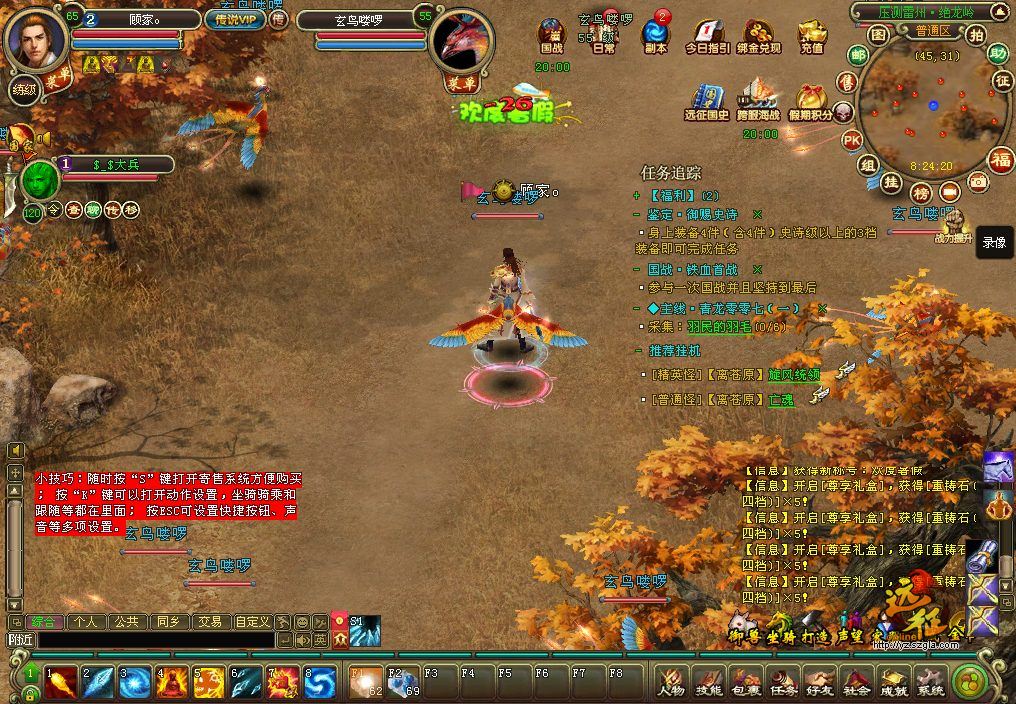Switch to the 个人 chat tab
1016x704 pixels.
tap(85, 621)
